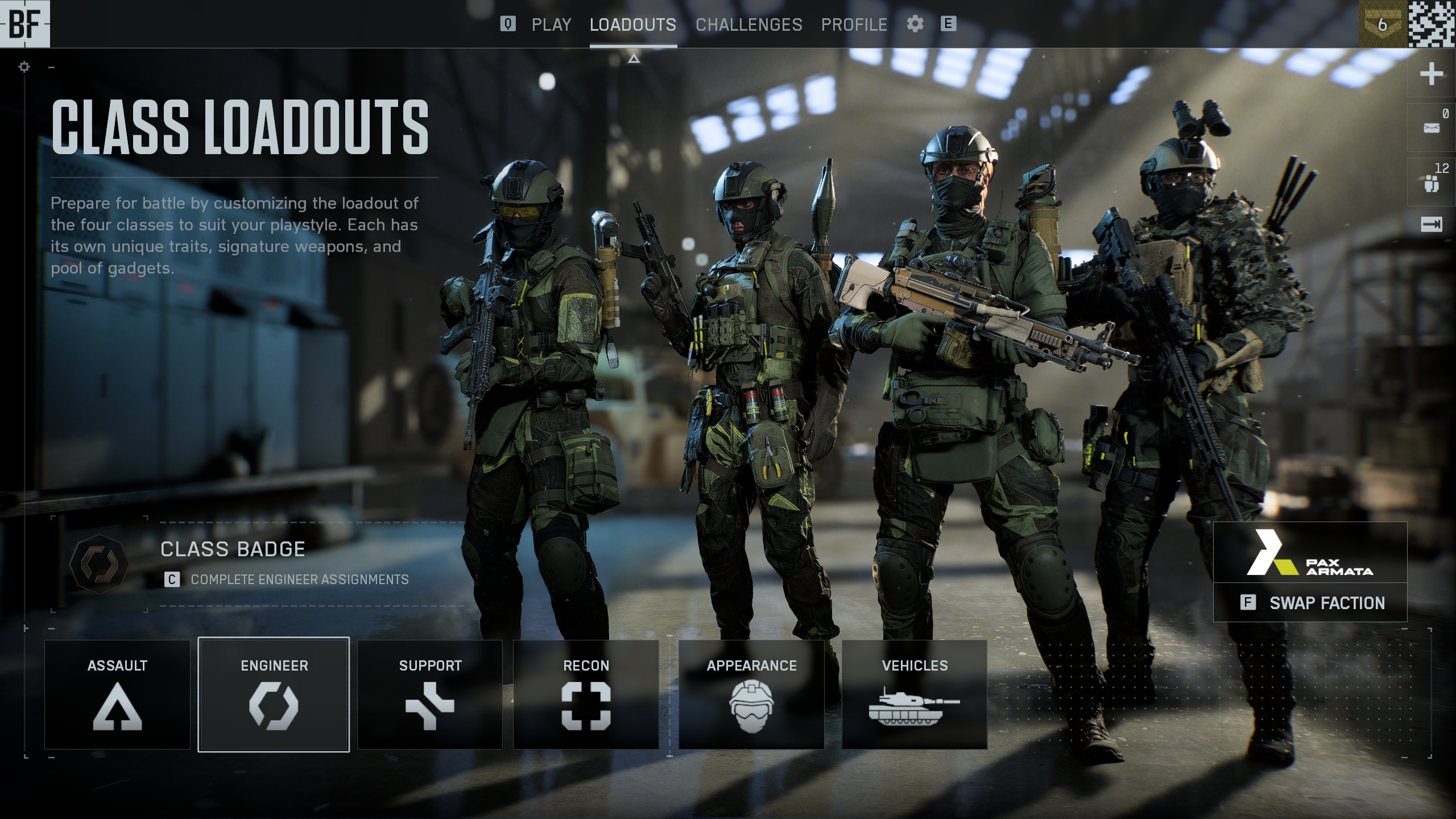1456x819 pixels.
Task: Select the Pax Armata faction panel
Action: point(1310,552)
